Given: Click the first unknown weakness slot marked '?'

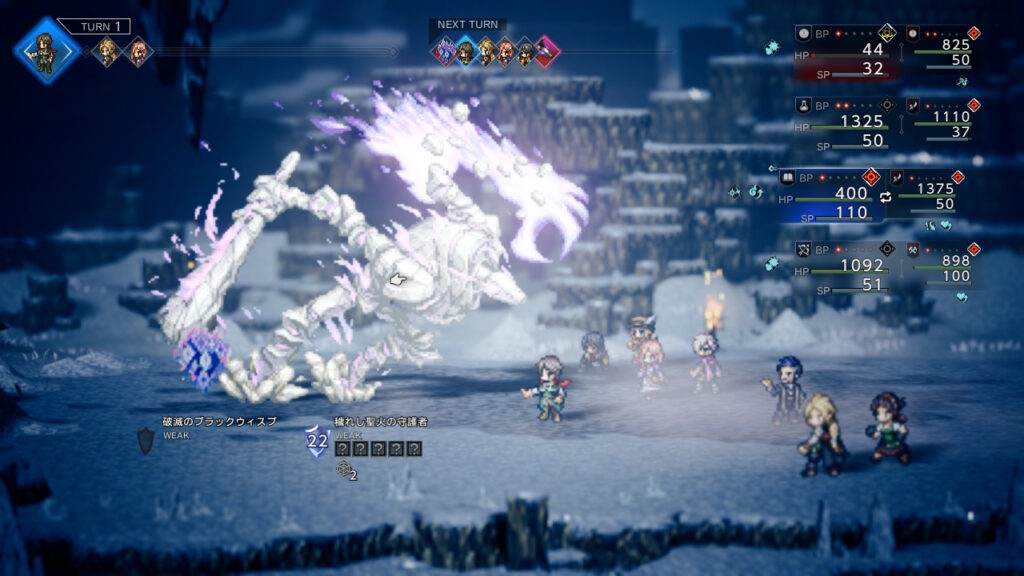Looking at the screenshot, I should point(342,449).
